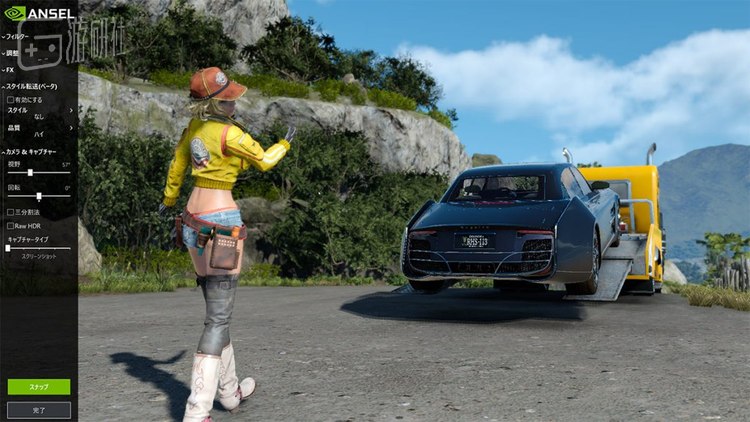The height and width of the screenshot is (422, 750).
Task: Collapse the スタイル転送(ベータ) section
Action: click(x=32, y=87)
